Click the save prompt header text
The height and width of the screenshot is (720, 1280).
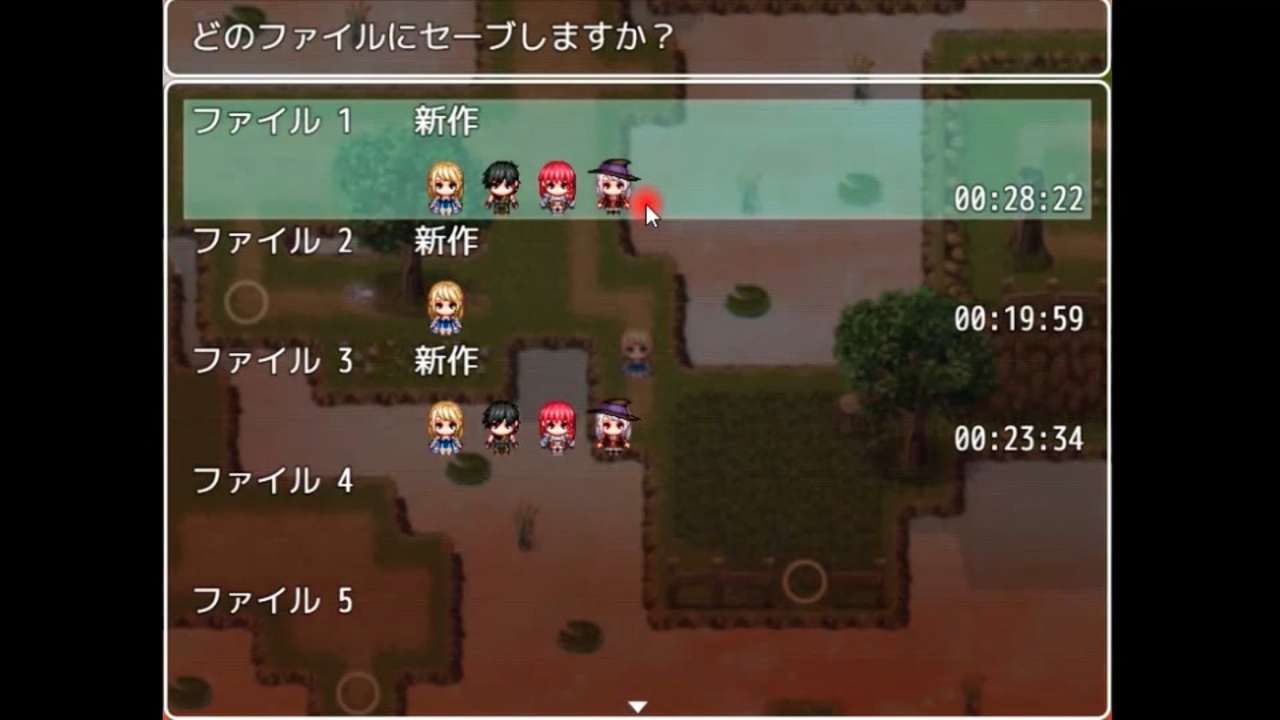pos(430,34)
